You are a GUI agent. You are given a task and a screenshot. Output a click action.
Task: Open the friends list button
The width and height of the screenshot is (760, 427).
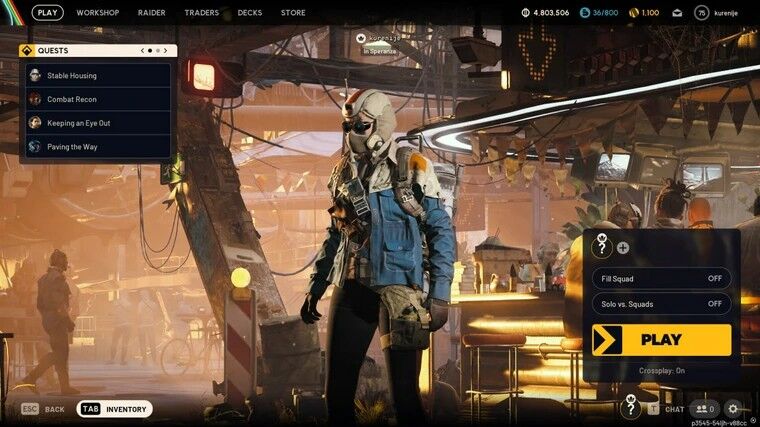tap(705, 408)
